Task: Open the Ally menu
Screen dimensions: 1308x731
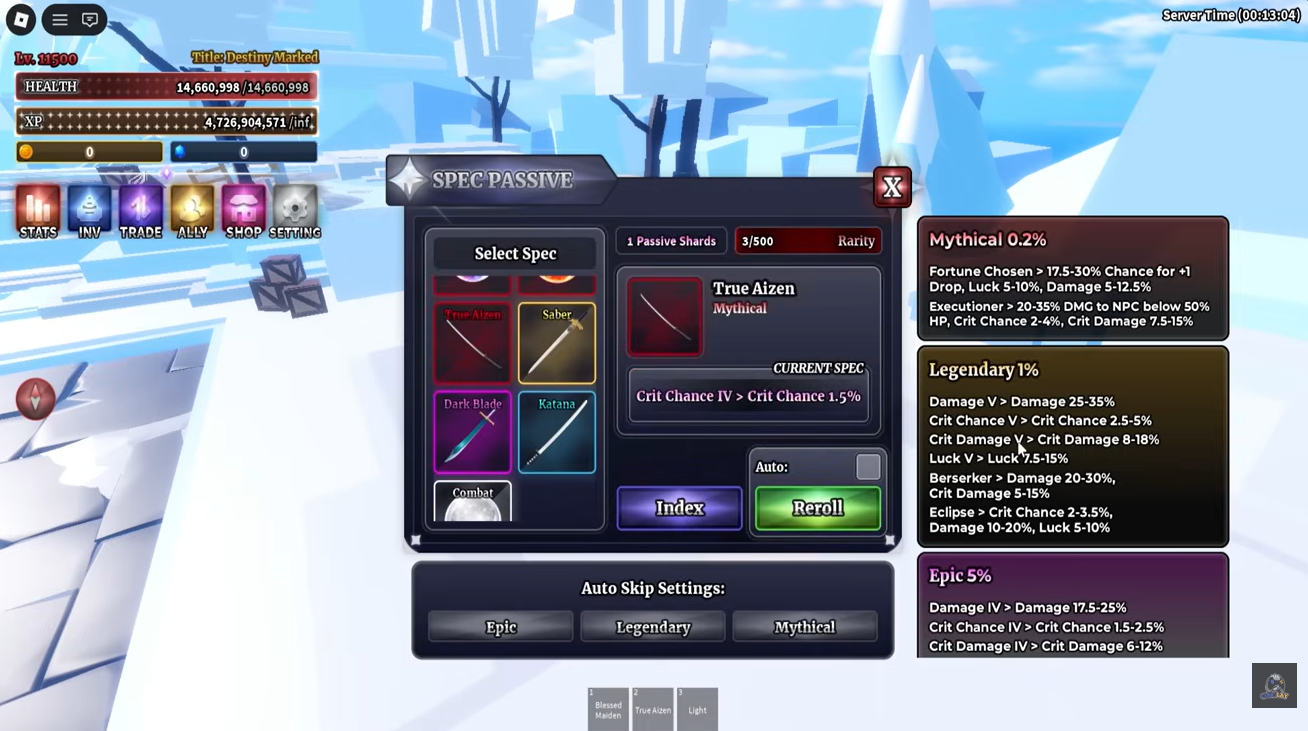Action: [x=192, y=212]
